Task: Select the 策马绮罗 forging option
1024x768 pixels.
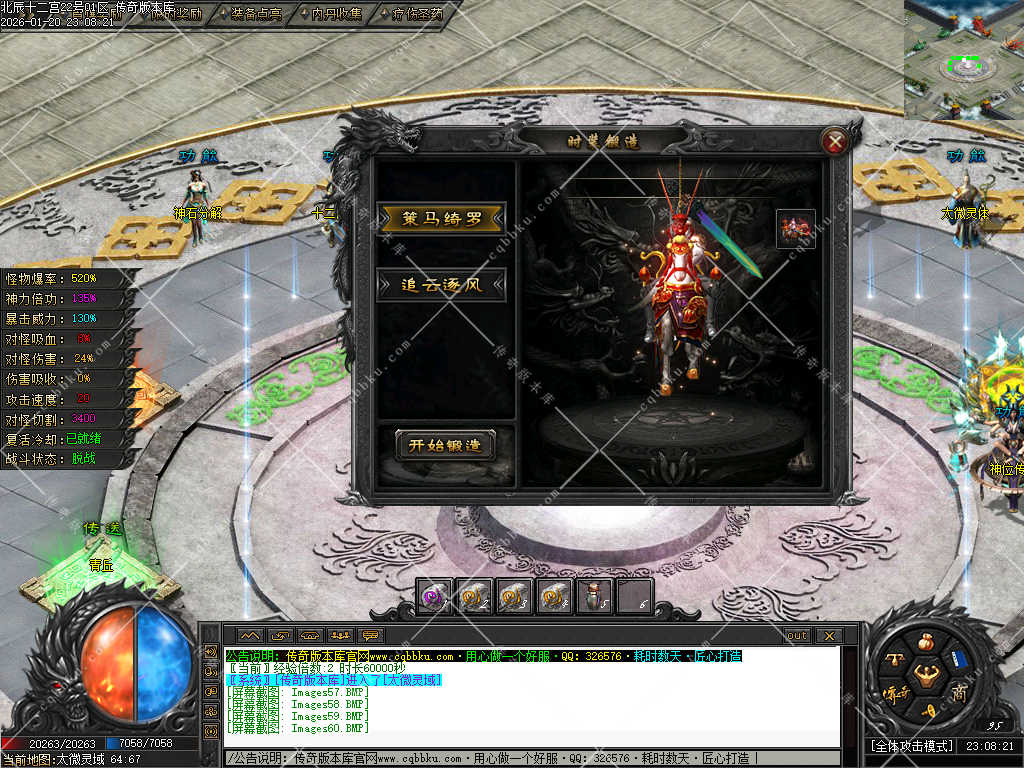Action: 441,219
